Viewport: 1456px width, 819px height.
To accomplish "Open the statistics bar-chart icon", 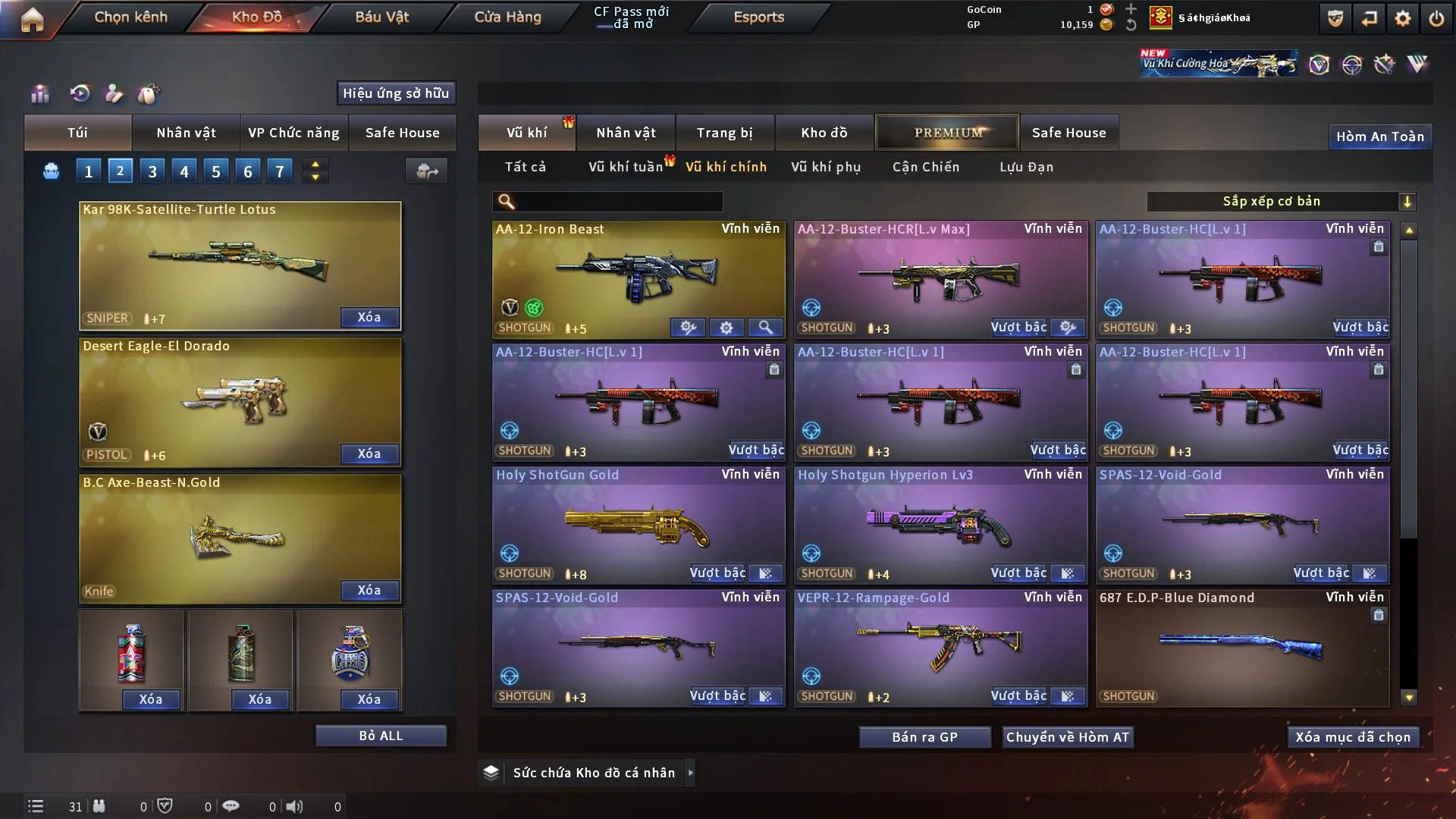I will [x=39, y=93].
